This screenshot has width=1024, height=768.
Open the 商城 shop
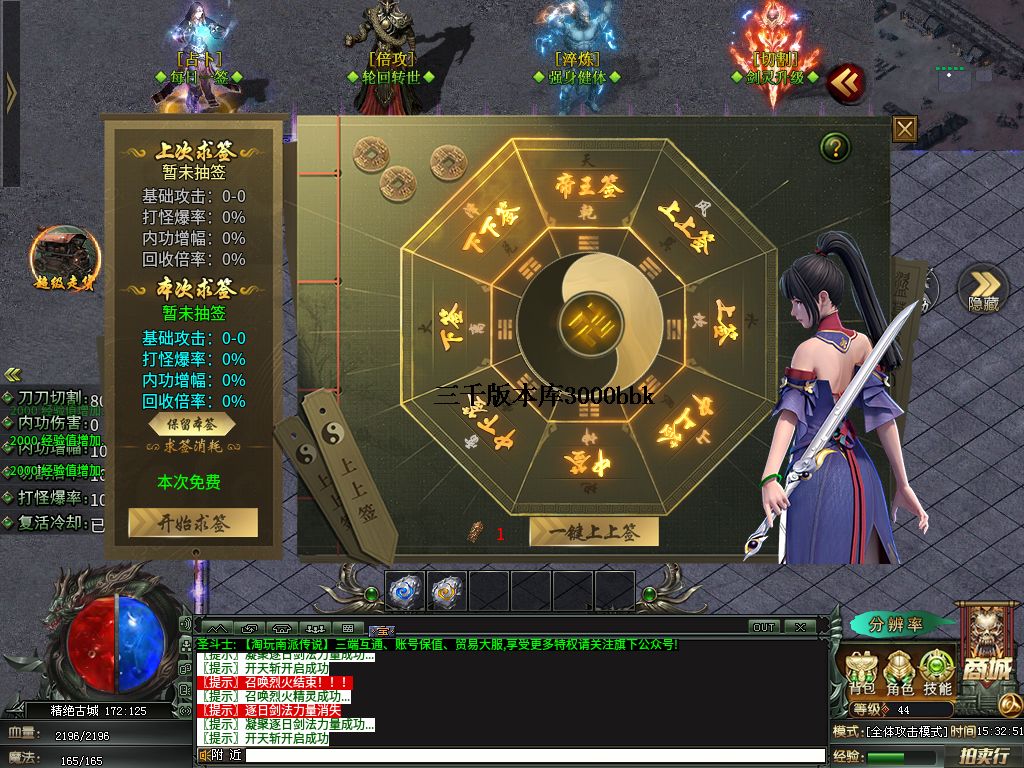pos(987,650)
